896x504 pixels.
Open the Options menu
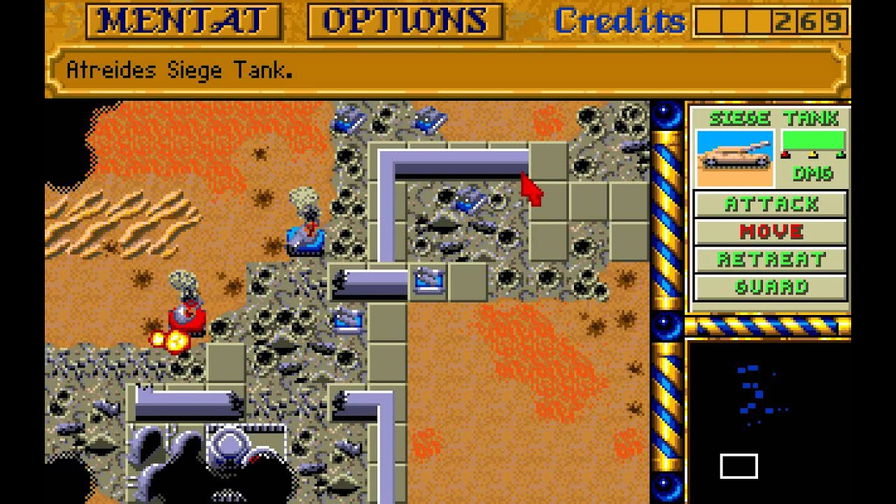[x=404, y=21]
